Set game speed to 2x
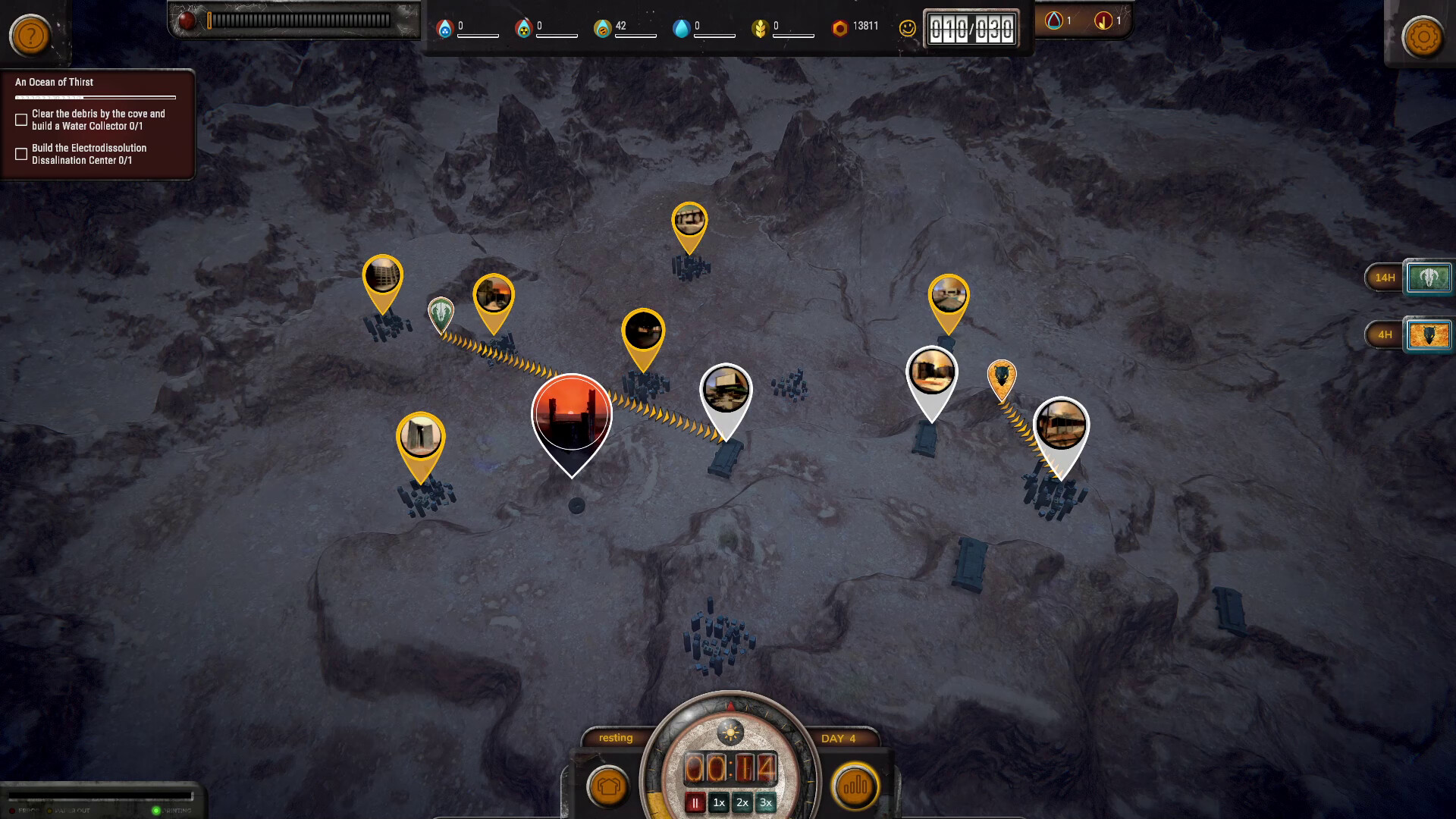 (x=742, y=802)
